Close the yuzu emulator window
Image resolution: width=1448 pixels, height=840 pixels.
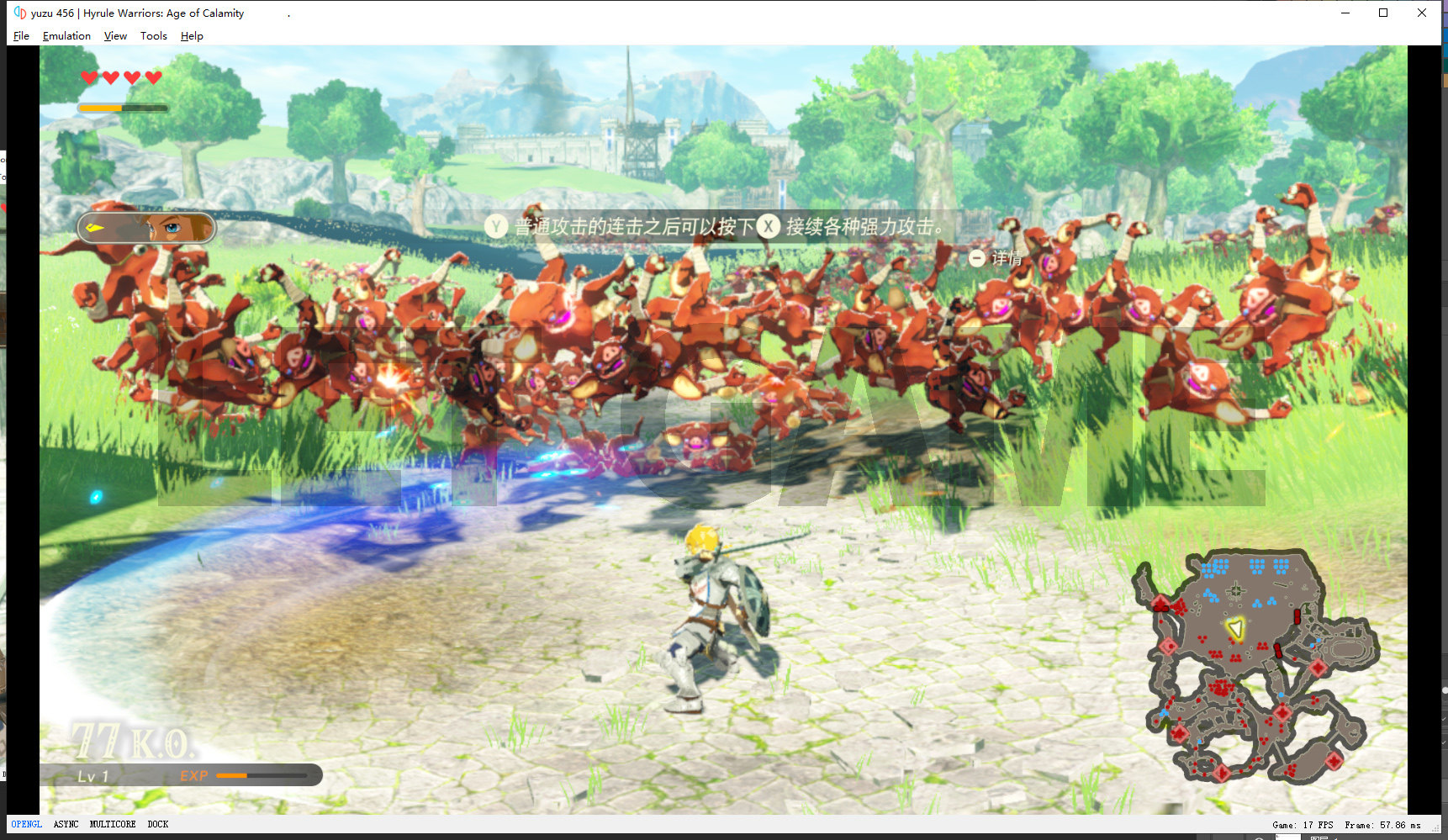1422,13
